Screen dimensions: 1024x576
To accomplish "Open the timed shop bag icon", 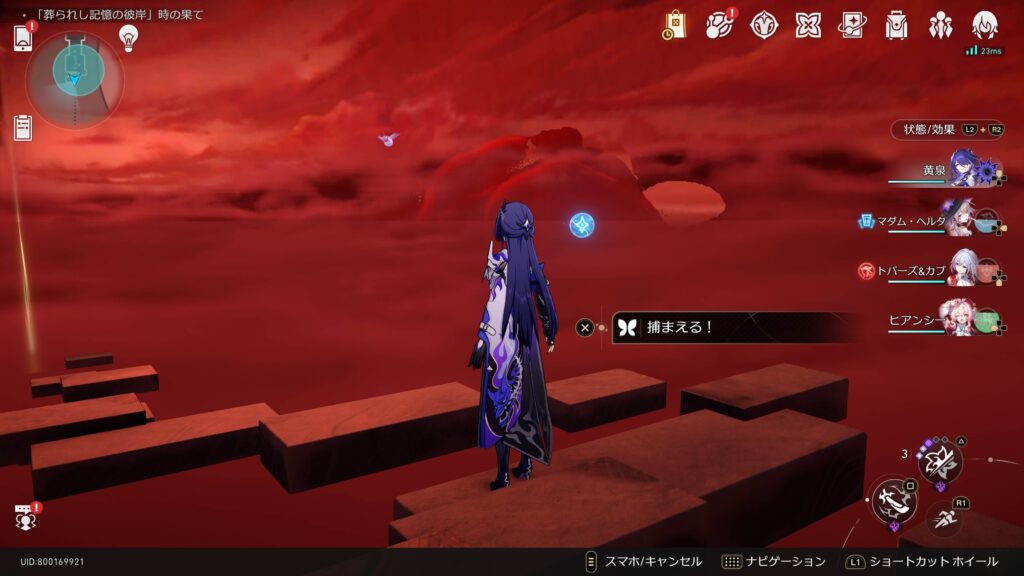I will [x=675, y=25].
